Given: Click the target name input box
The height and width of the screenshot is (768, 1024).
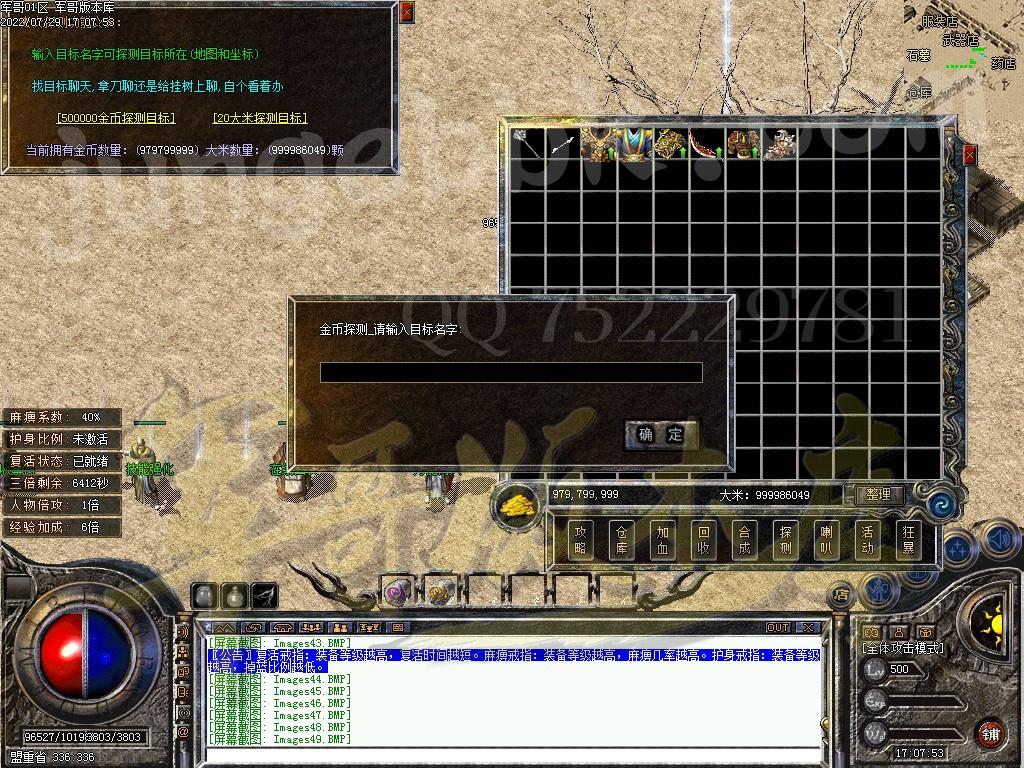Looking at the screenshot, I should pyautogui.click(x=511, y=373).
